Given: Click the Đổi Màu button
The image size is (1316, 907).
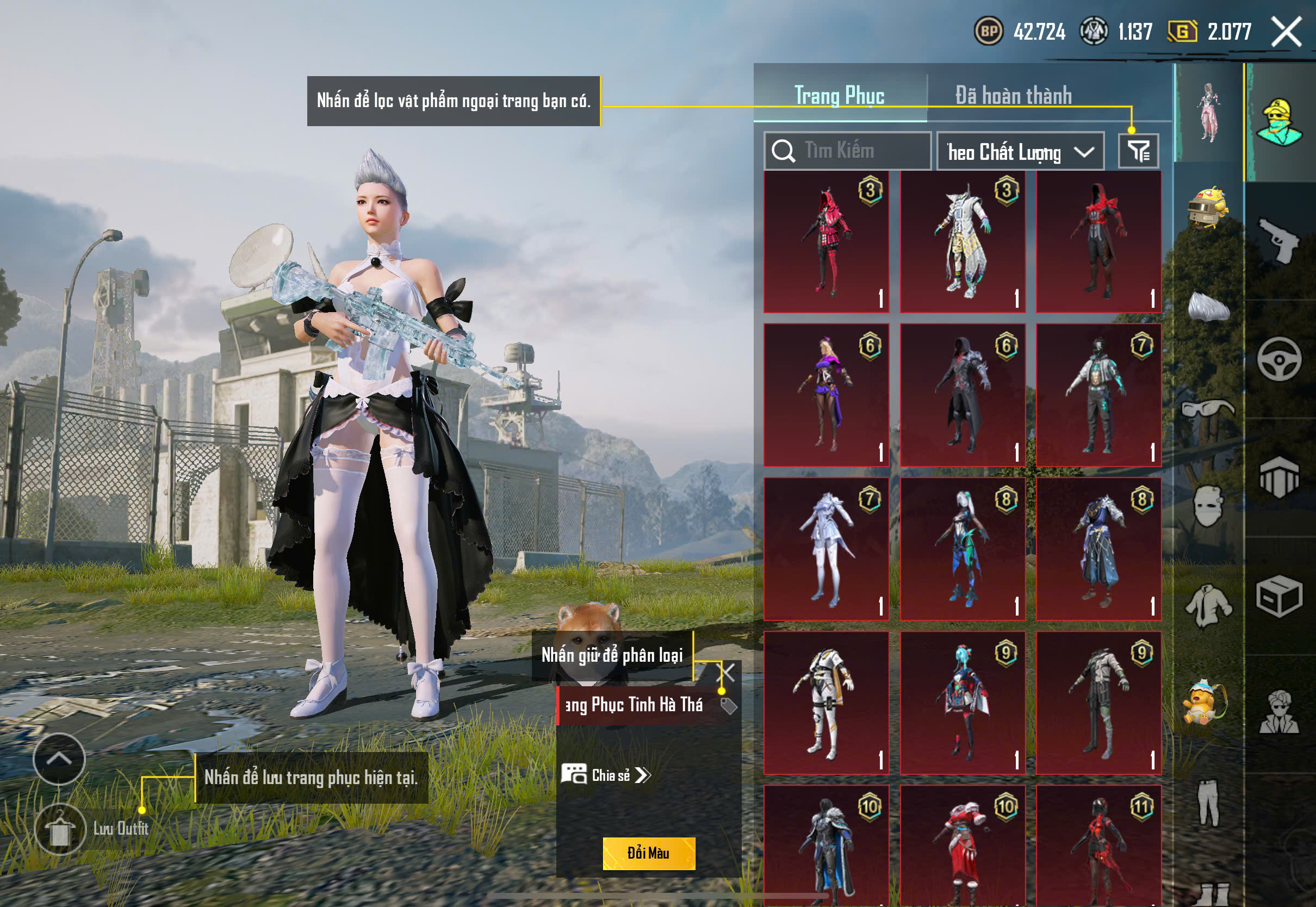Looking at the screenshot, I should 648,853.
